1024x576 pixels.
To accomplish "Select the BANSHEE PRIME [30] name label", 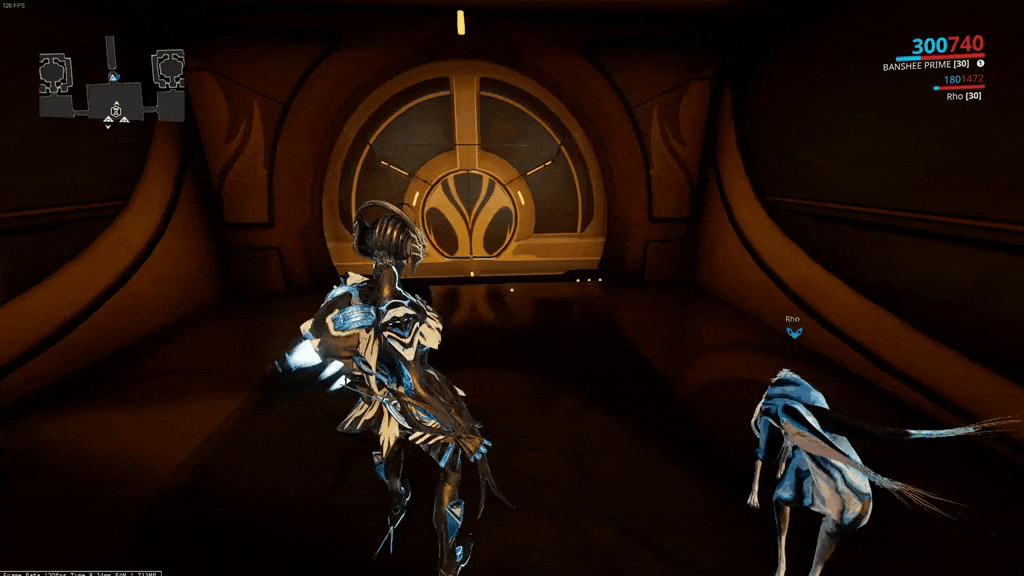I will [925, 65].
